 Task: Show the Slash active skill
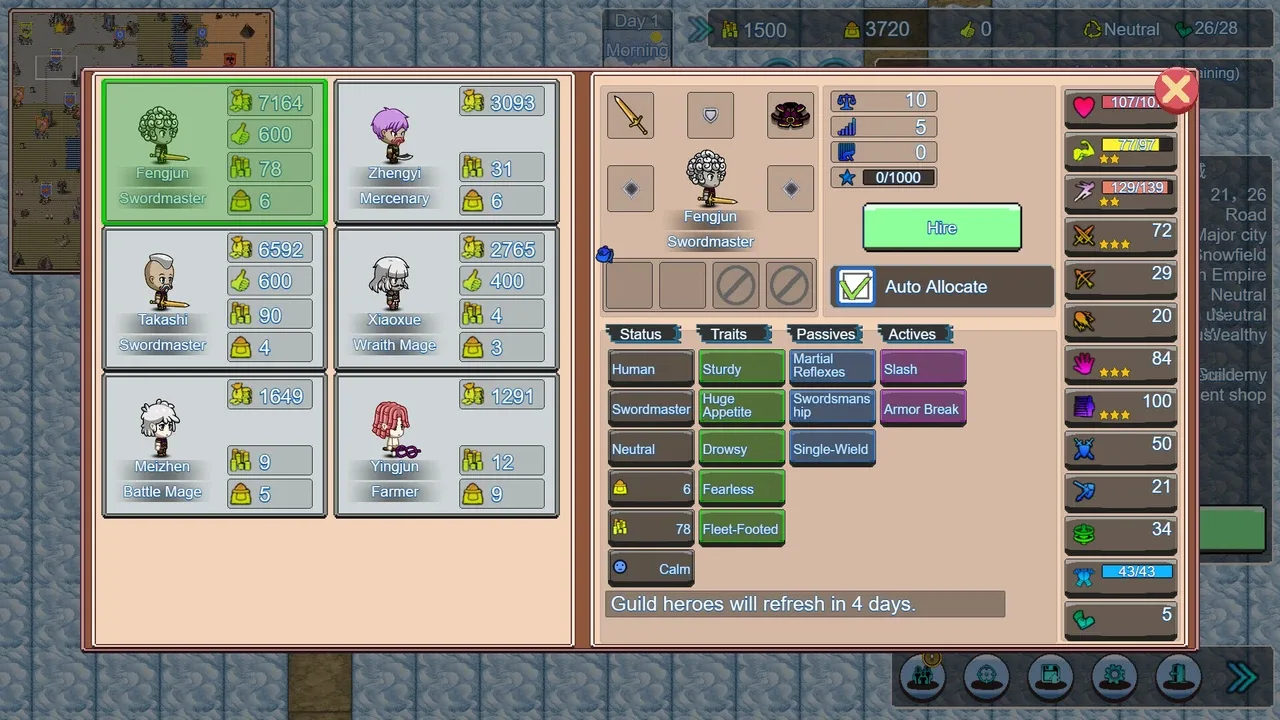tap(923, 369)
